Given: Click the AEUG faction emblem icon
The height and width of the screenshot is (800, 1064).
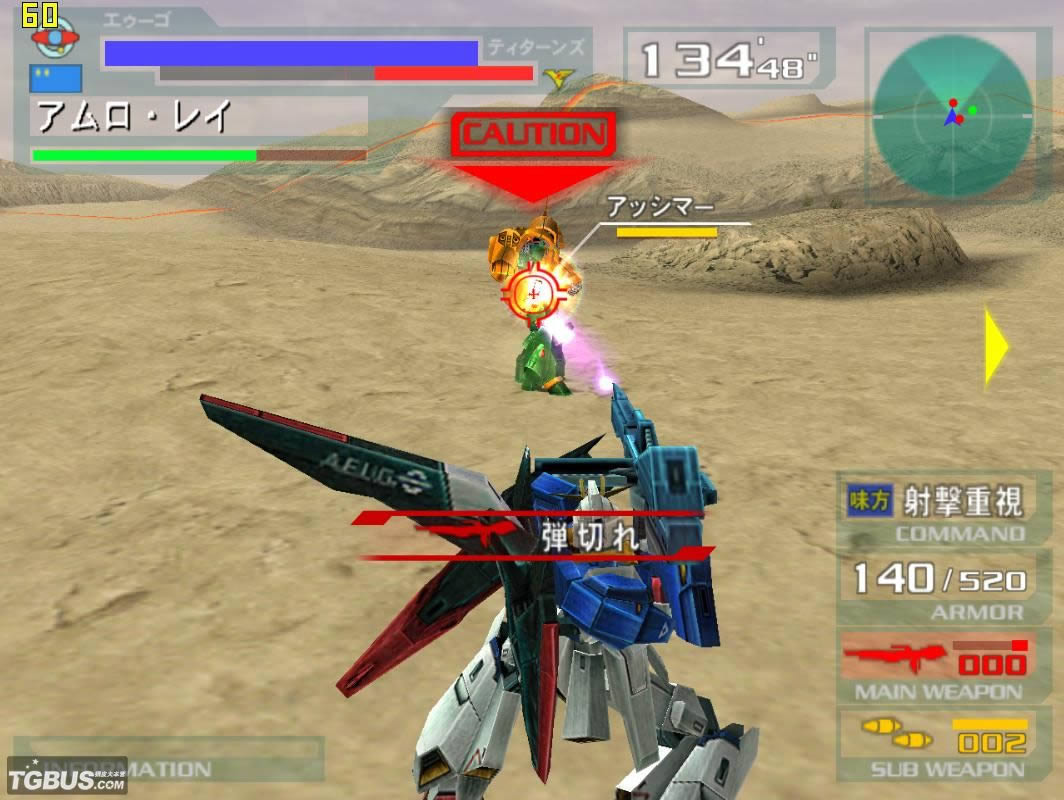Looking at the screenshot, I should [x=55, y=36].
